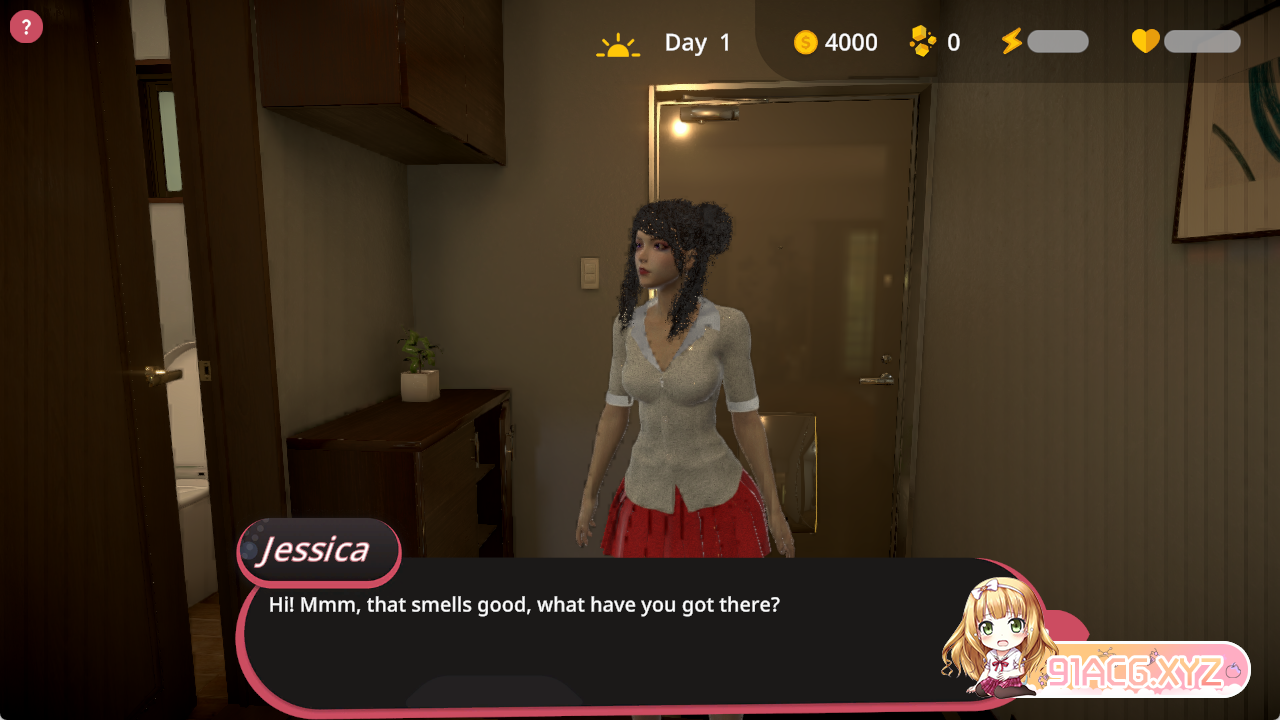Open the question mark help button
This screenshot has height=720, width=1280.
coord(26,27)
